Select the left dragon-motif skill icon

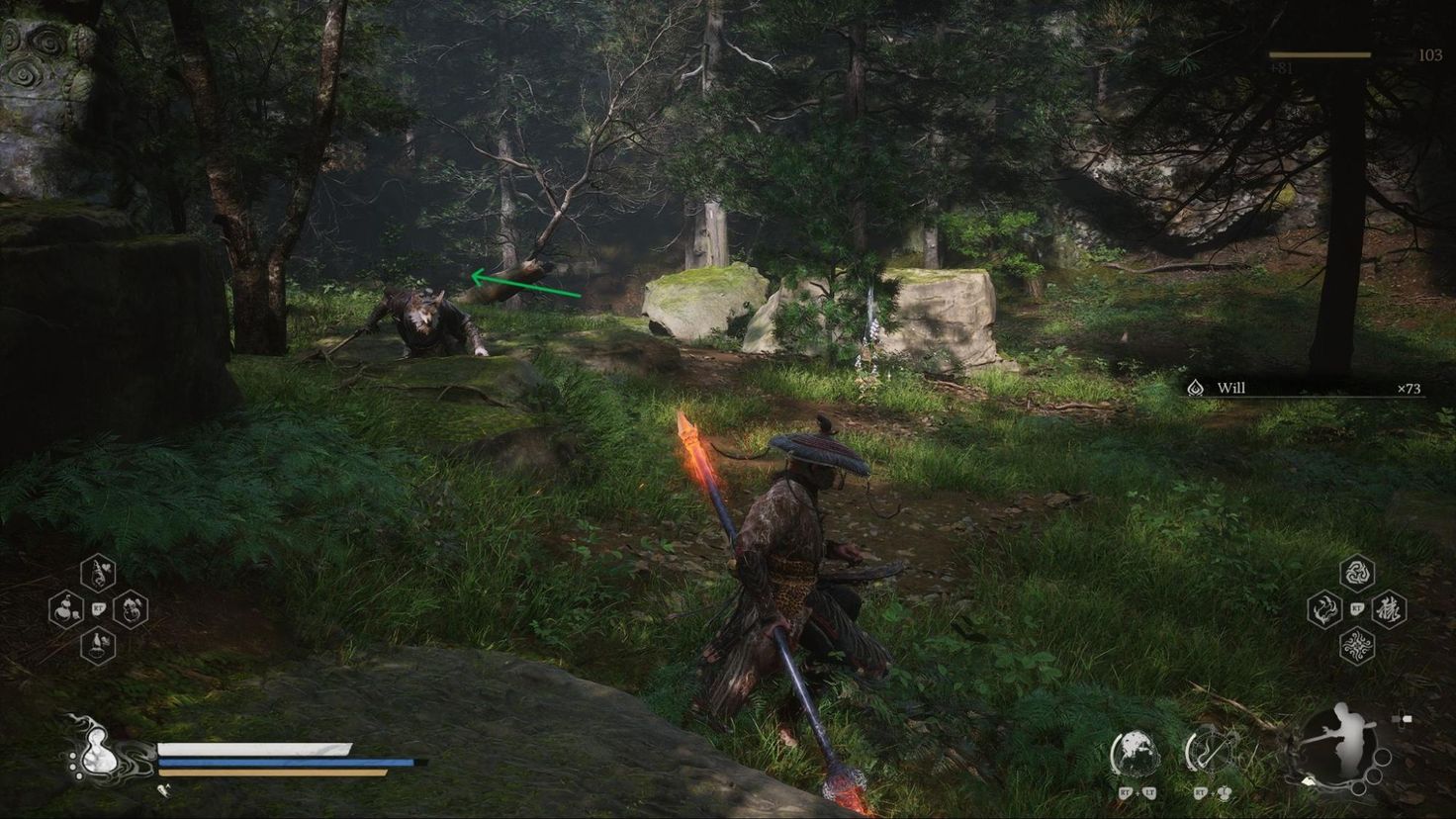1322,609
